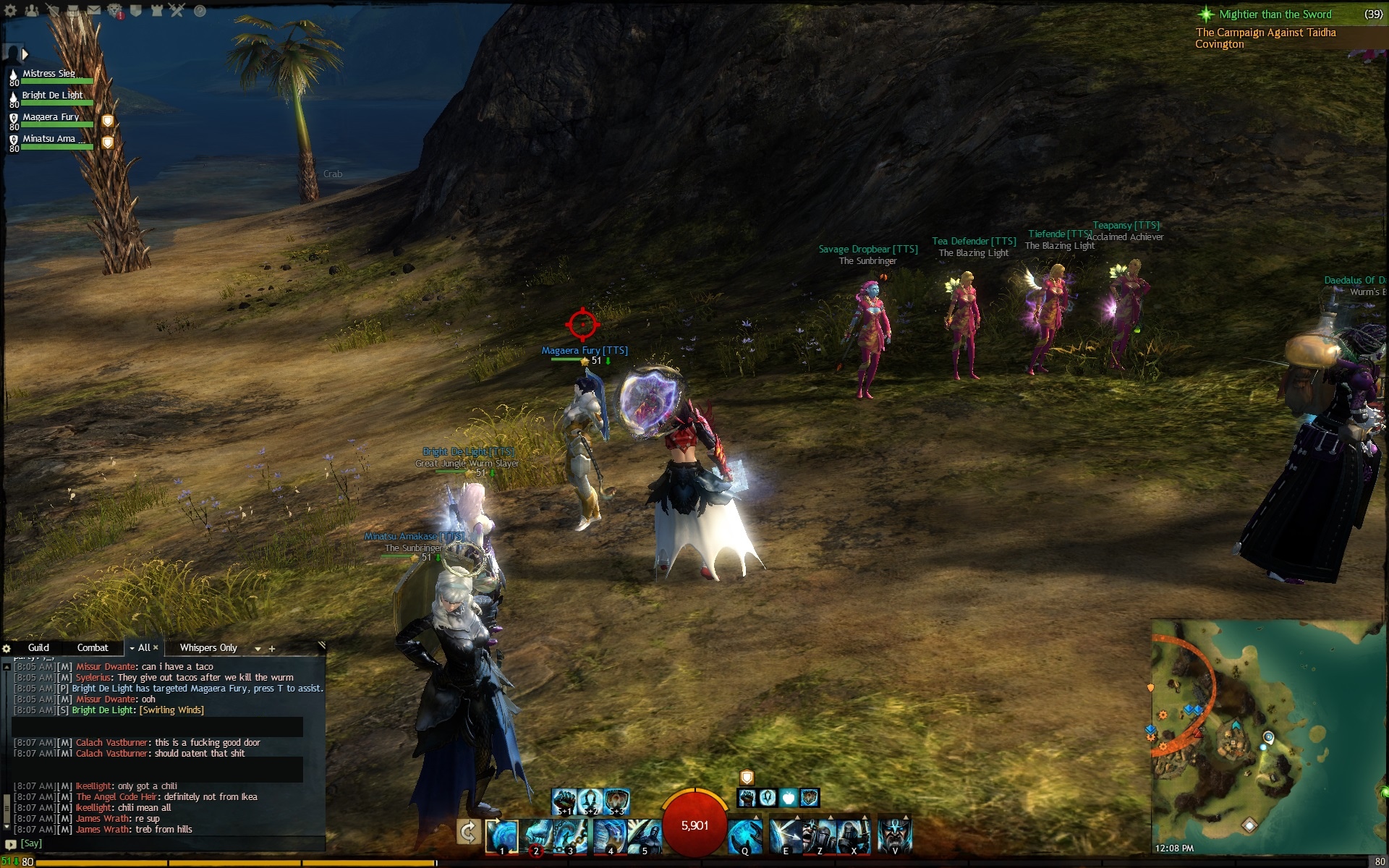The height and width of the screenshot is (868, 1389).
Task: Open the mail envelope icon
Action: (94, 10)
